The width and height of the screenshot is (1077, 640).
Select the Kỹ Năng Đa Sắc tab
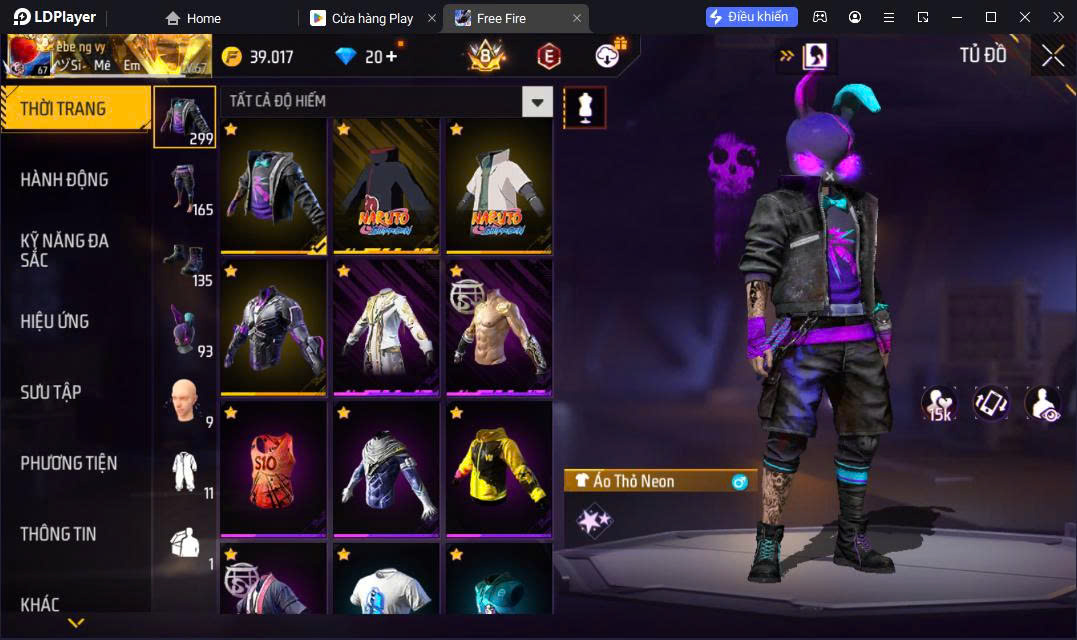pos(64,250)
